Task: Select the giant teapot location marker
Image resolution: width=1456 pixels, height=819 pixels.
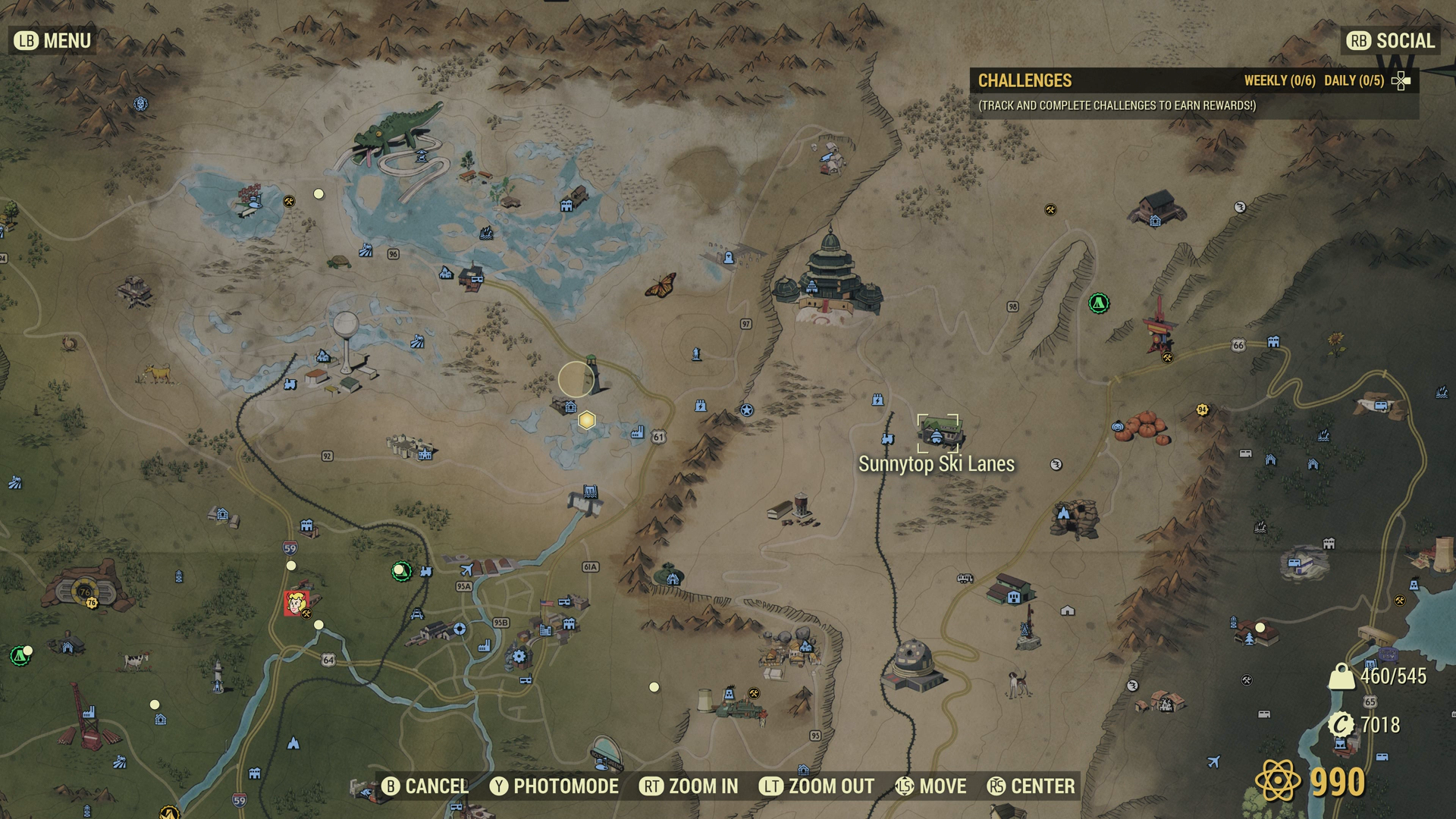Action: pyautogui.click(x=668, y=574)
